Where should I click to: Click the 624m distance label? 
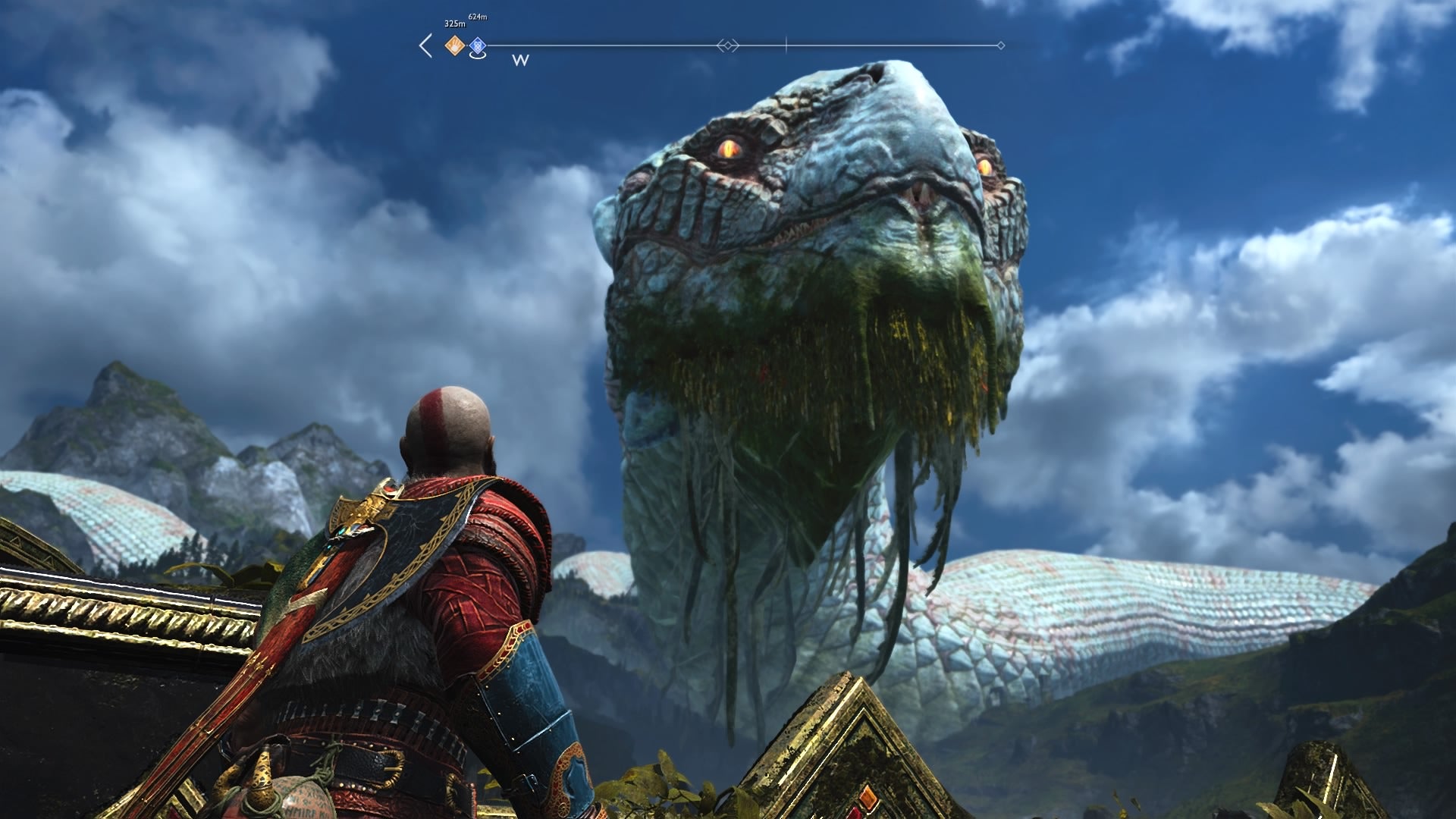477,14
